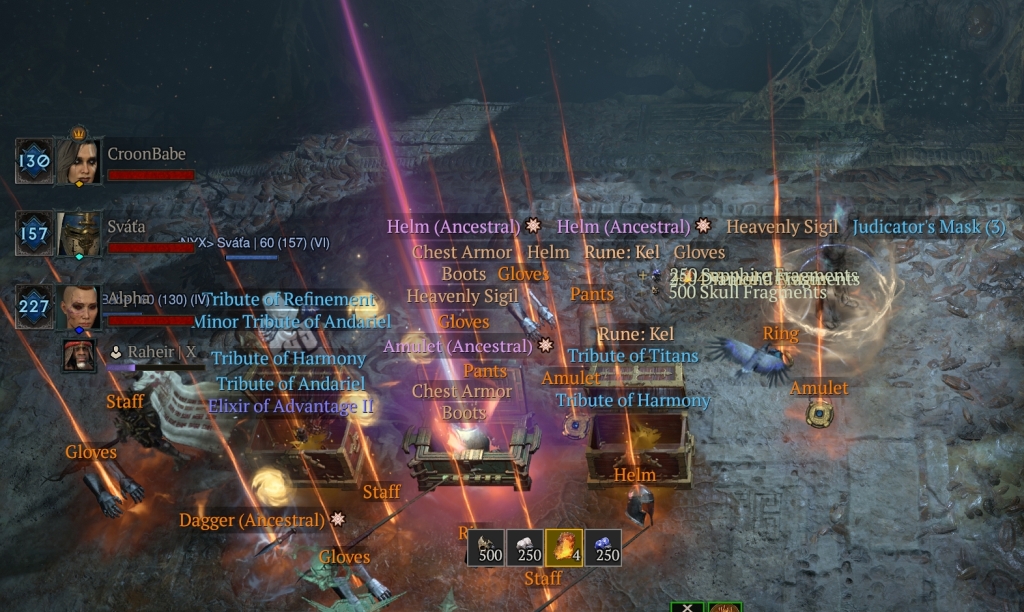Loot the Ring item label
The image size is (1024, 612).
781,333
